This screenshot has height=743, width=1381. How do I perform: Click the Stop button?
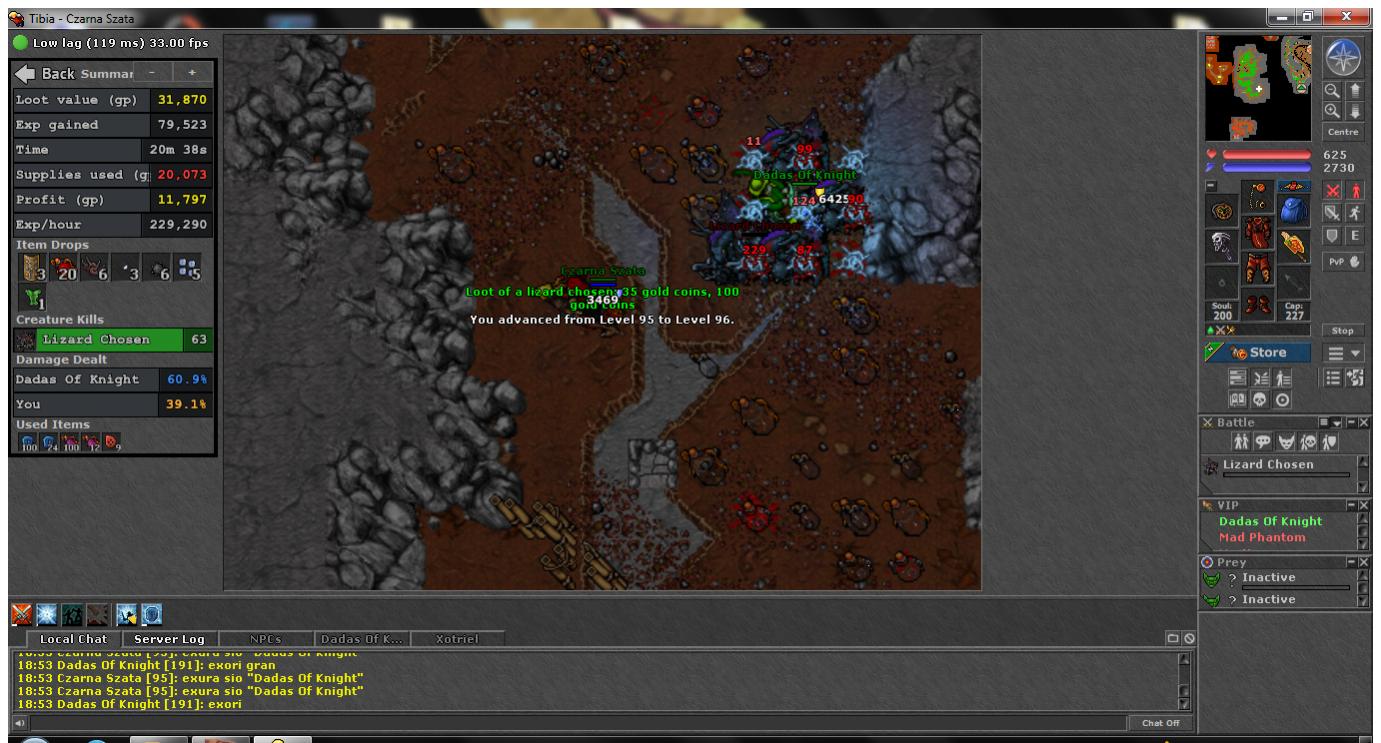pos(1343,330)
